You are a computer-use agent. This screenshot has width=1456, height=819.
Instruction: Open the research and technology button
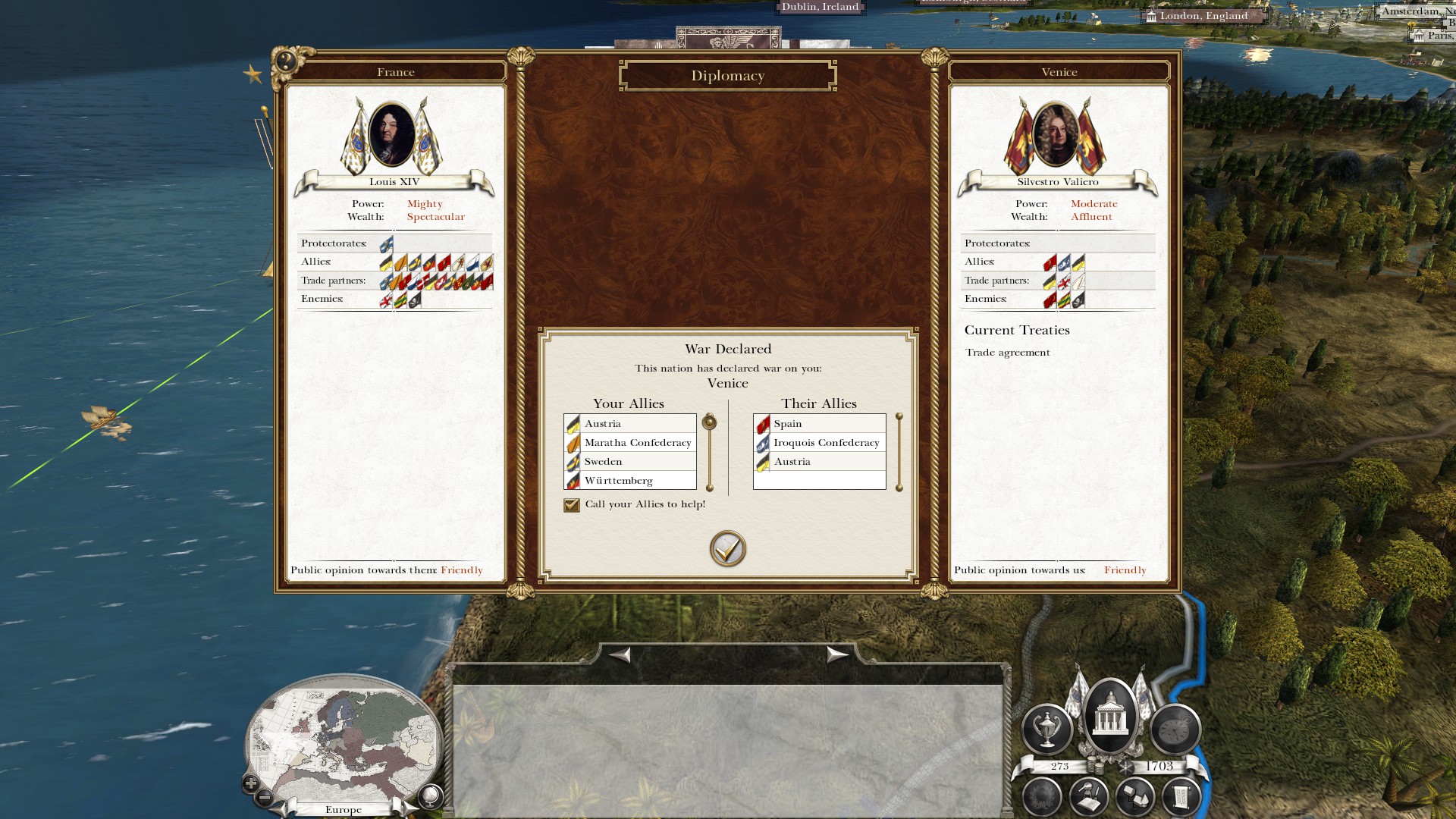[1089, 797]
